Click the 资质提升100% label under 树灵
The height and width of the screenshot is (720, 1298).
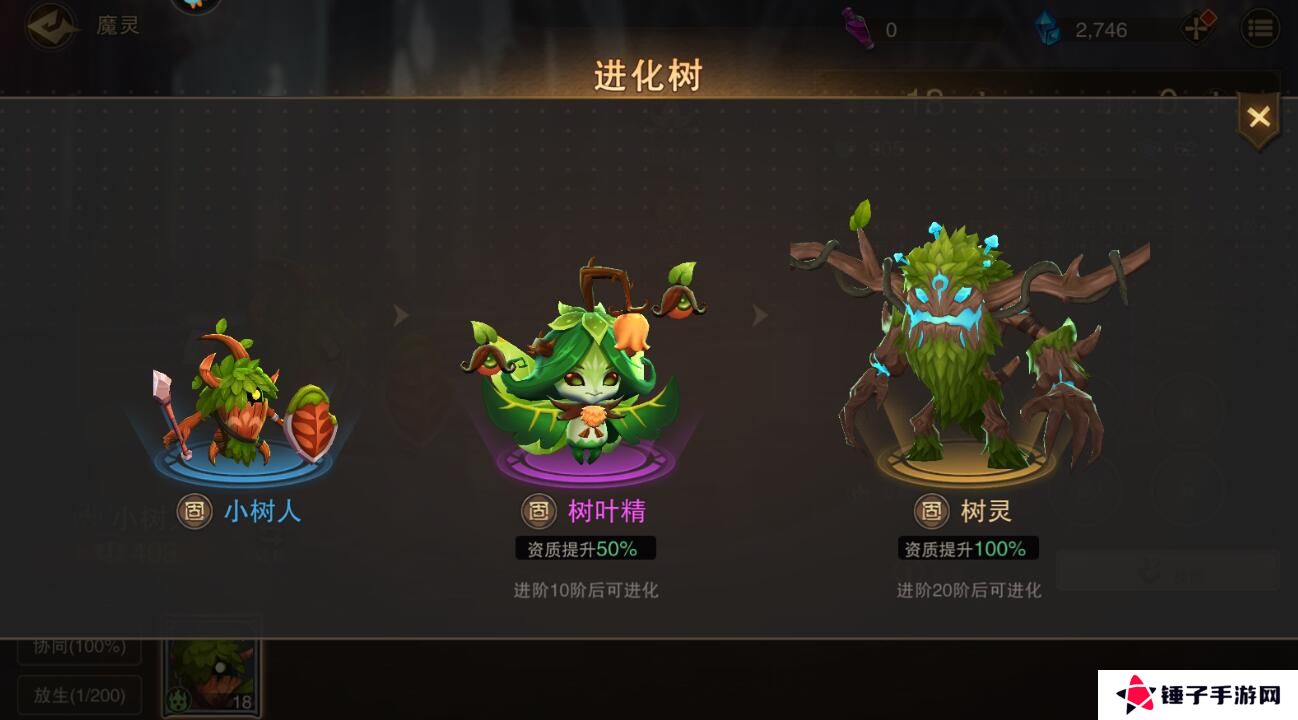click(x=968, y=547)
